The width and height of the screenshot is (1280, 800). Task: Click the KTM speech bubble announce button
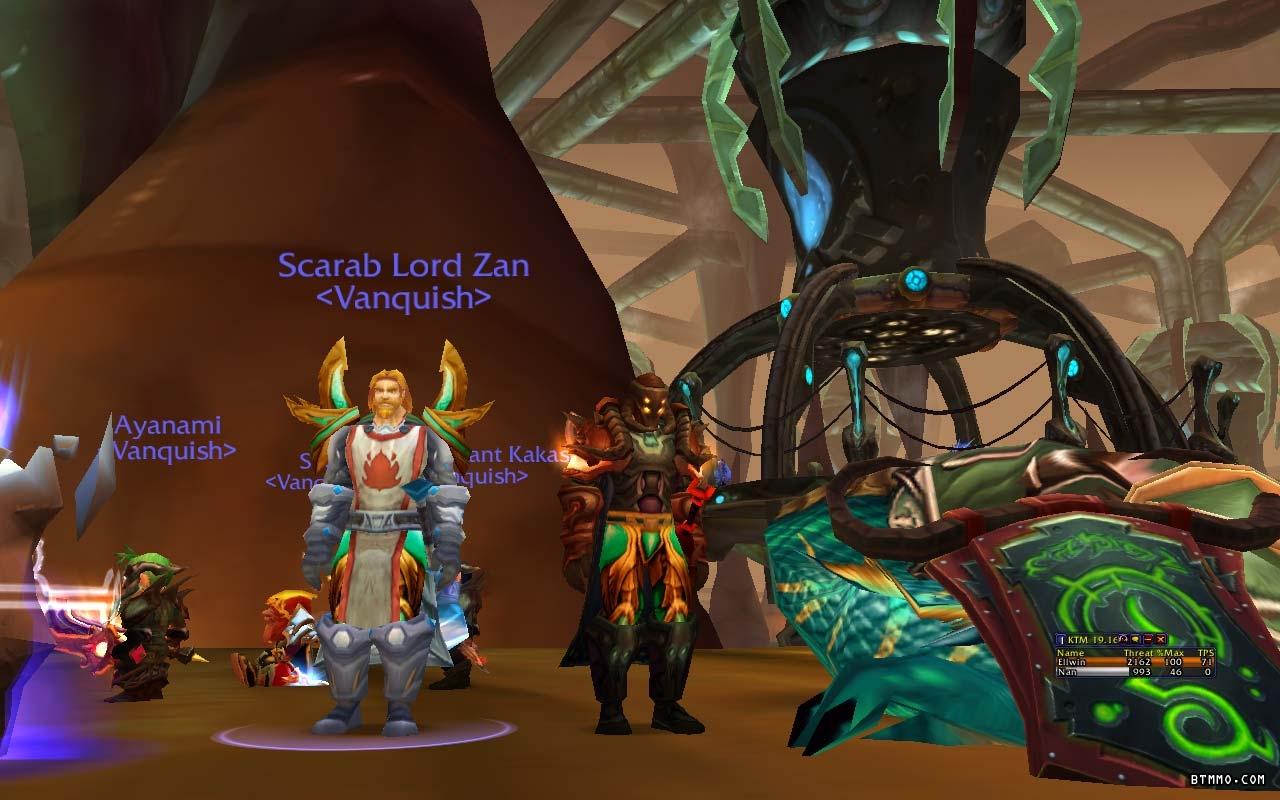[x=1135, y=639]
